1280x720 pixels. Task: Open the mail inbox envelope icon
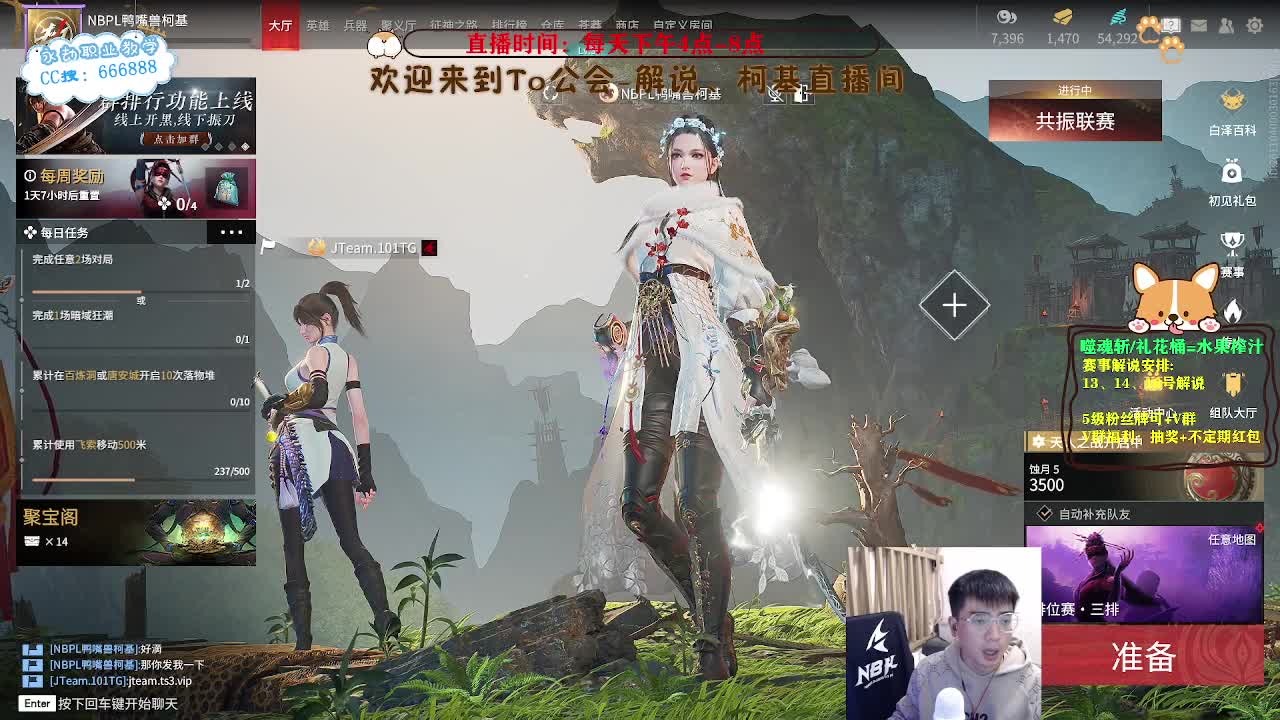[x=1198, y=25]
